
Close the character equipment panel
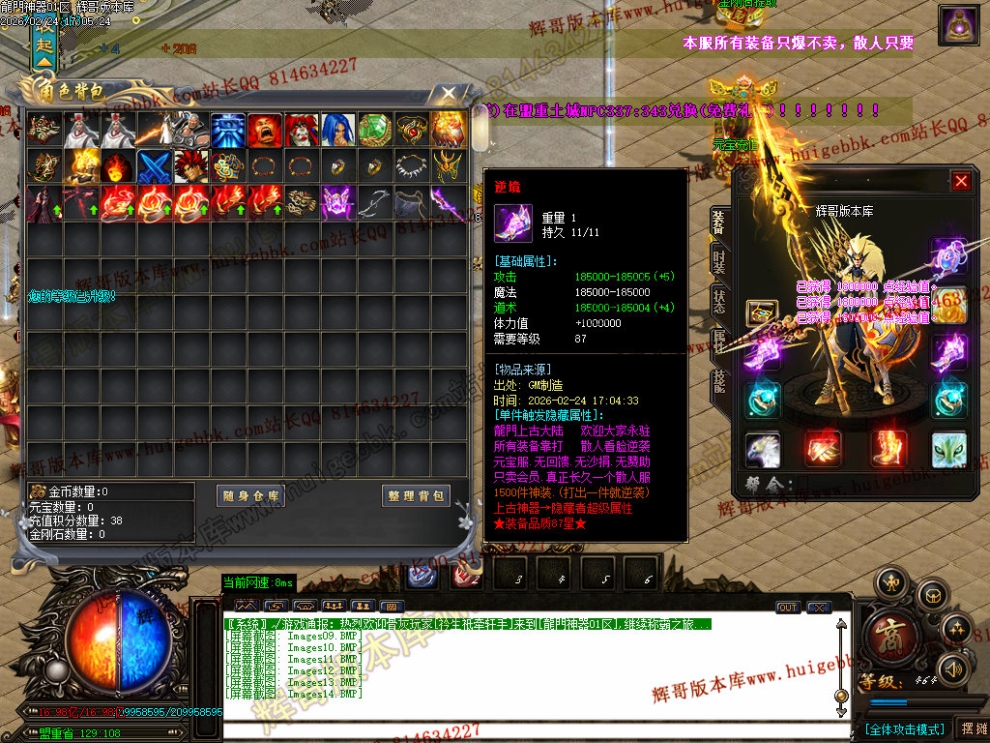pyautogui.click(x=961, y=181)
